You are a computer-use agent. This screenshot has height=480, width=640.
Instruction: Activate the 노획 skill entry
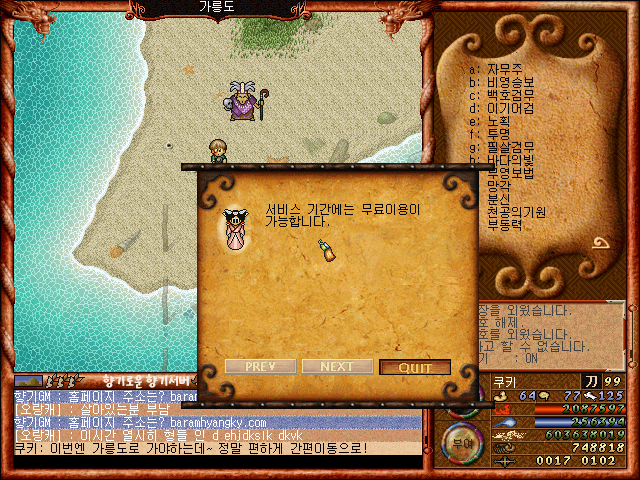tap(498, 121)
